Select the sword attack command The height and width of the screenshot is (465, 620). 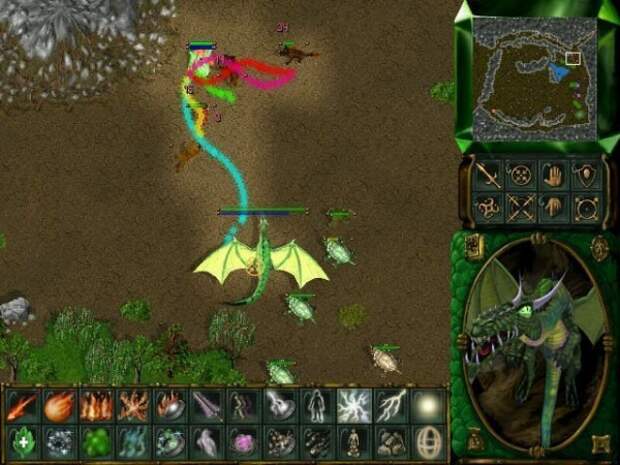[487, 175]
